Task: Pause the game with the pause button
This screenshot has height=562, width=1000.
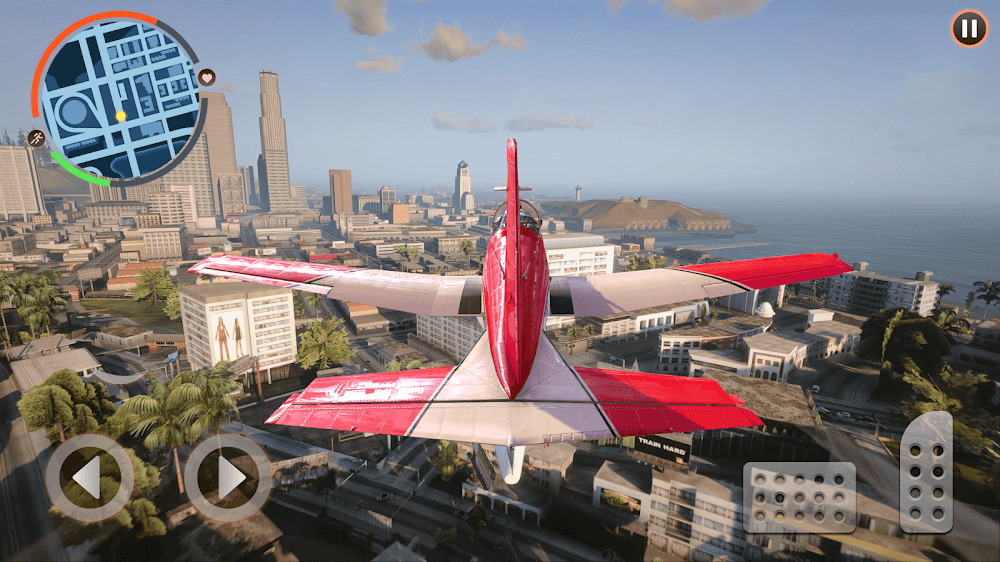Action: (x=968, y=28)
